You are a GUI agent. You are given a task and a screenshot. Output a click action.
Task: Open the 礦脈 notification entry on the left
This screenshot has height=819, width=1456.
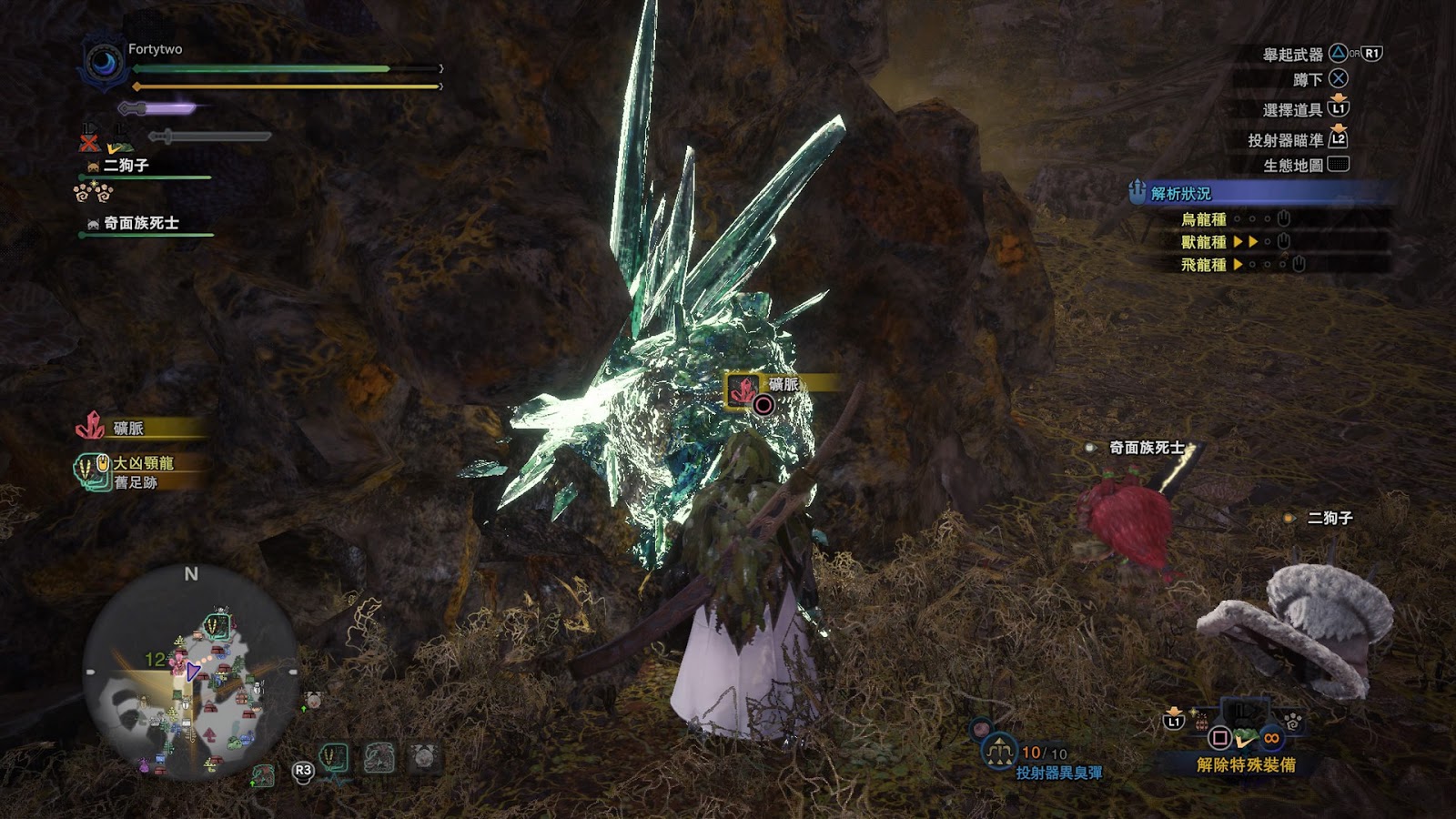tap(127, 428)
